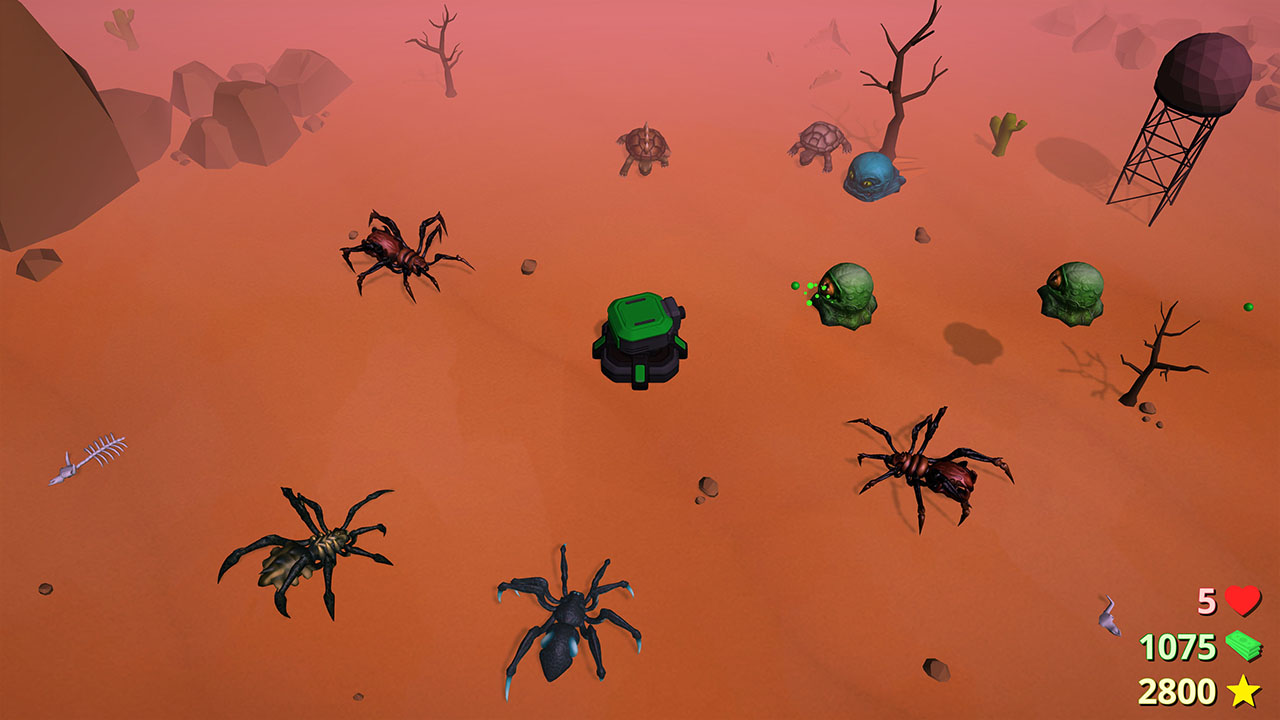This screenshot has height=720, width=1280.
Task: Click the green money stack icon
Action: 1243,645
